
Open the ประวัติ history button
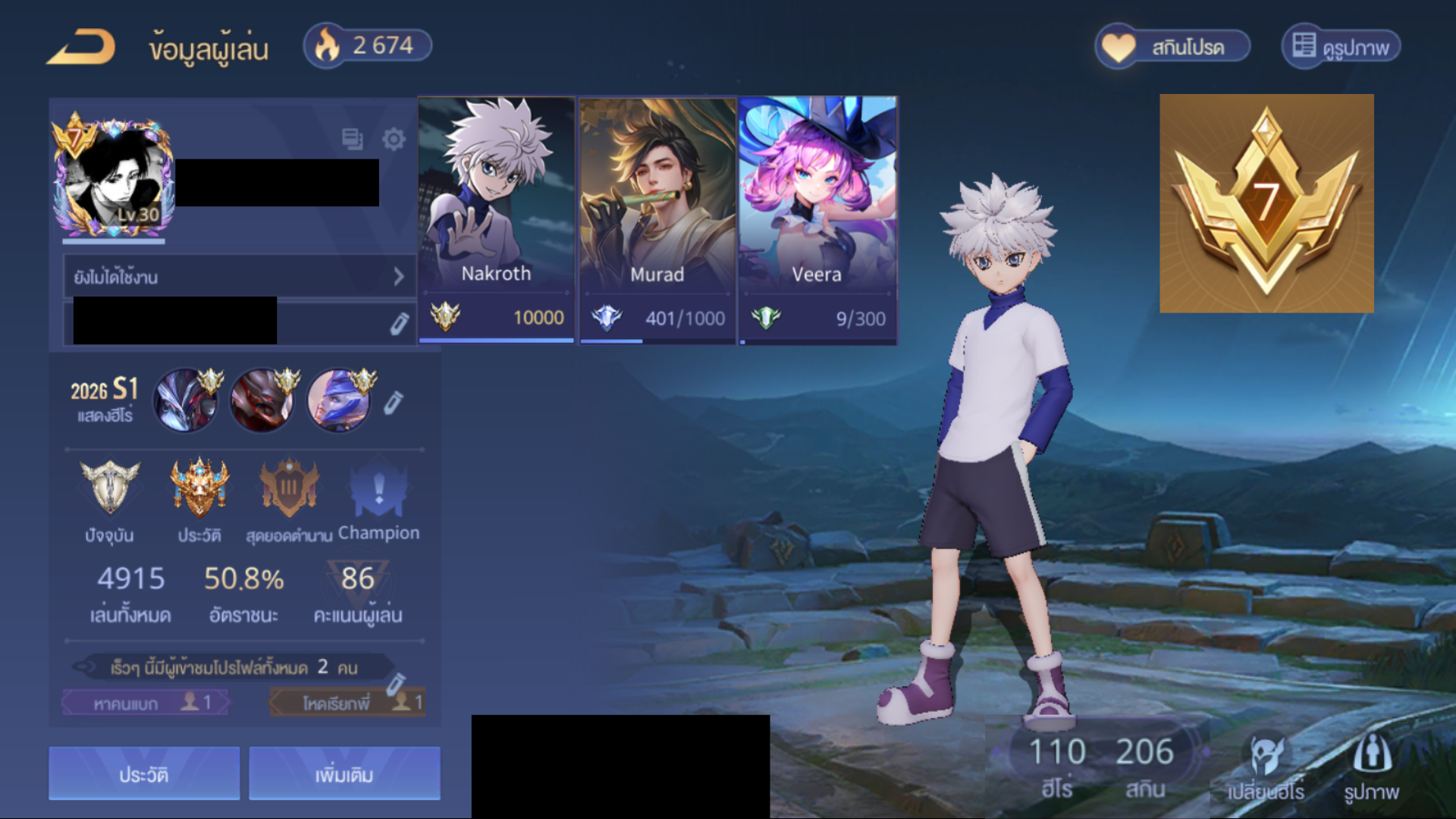pyautogui.click(x=144, y=773)
